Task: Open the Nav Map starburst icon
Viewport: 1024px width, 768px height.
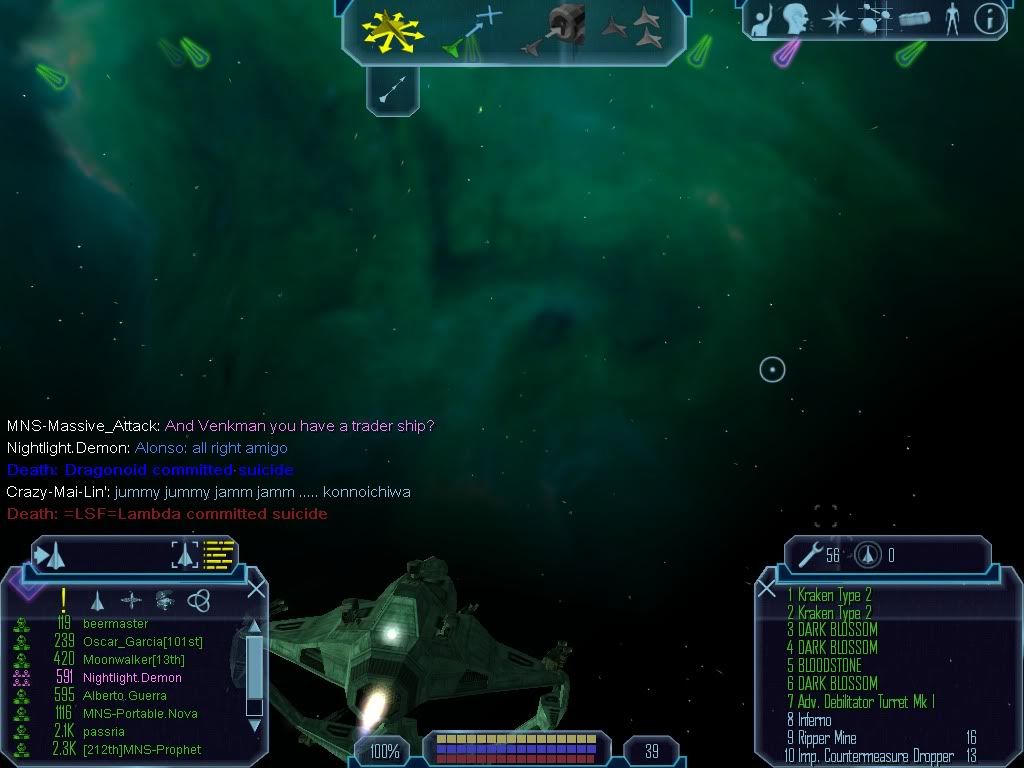Action: [836, 19]
